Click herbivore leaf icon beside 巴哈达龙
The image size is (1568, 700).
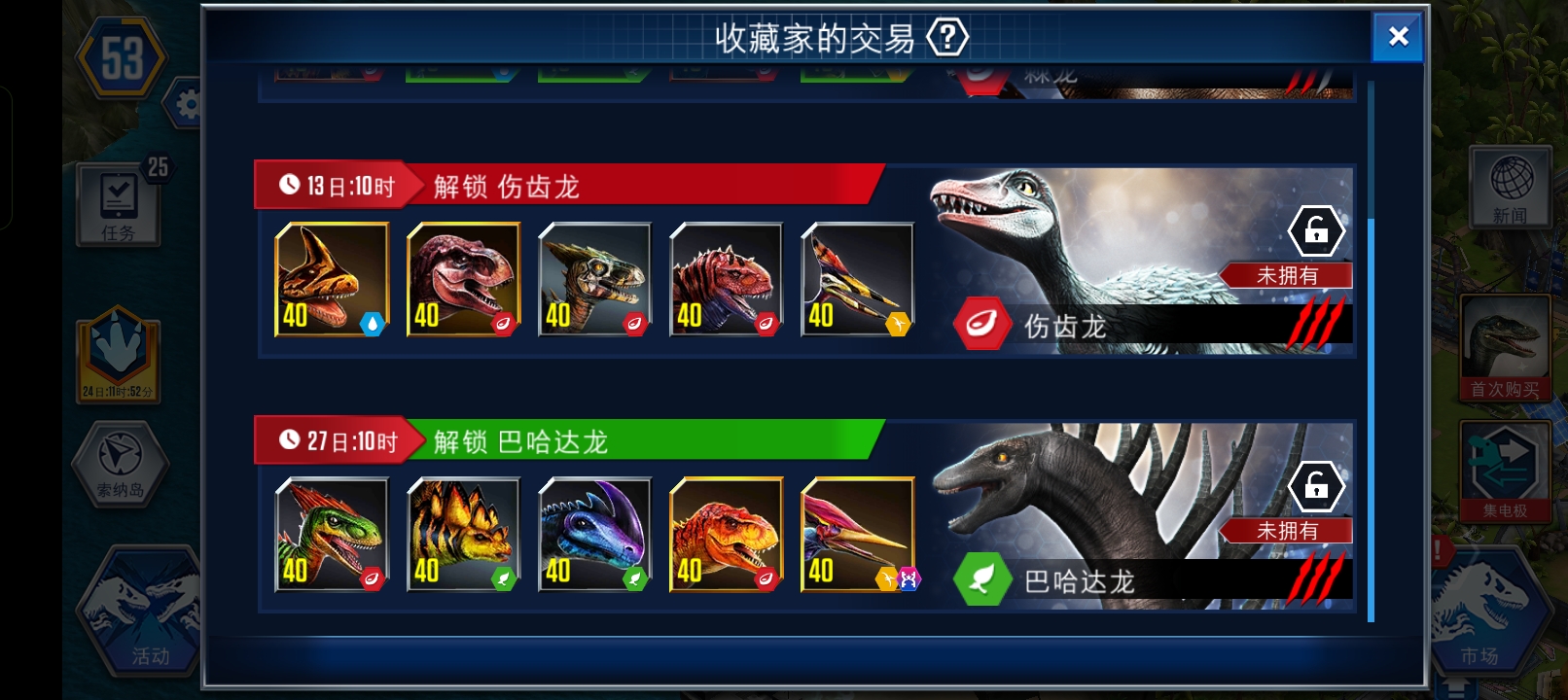[x=981, y=579]
